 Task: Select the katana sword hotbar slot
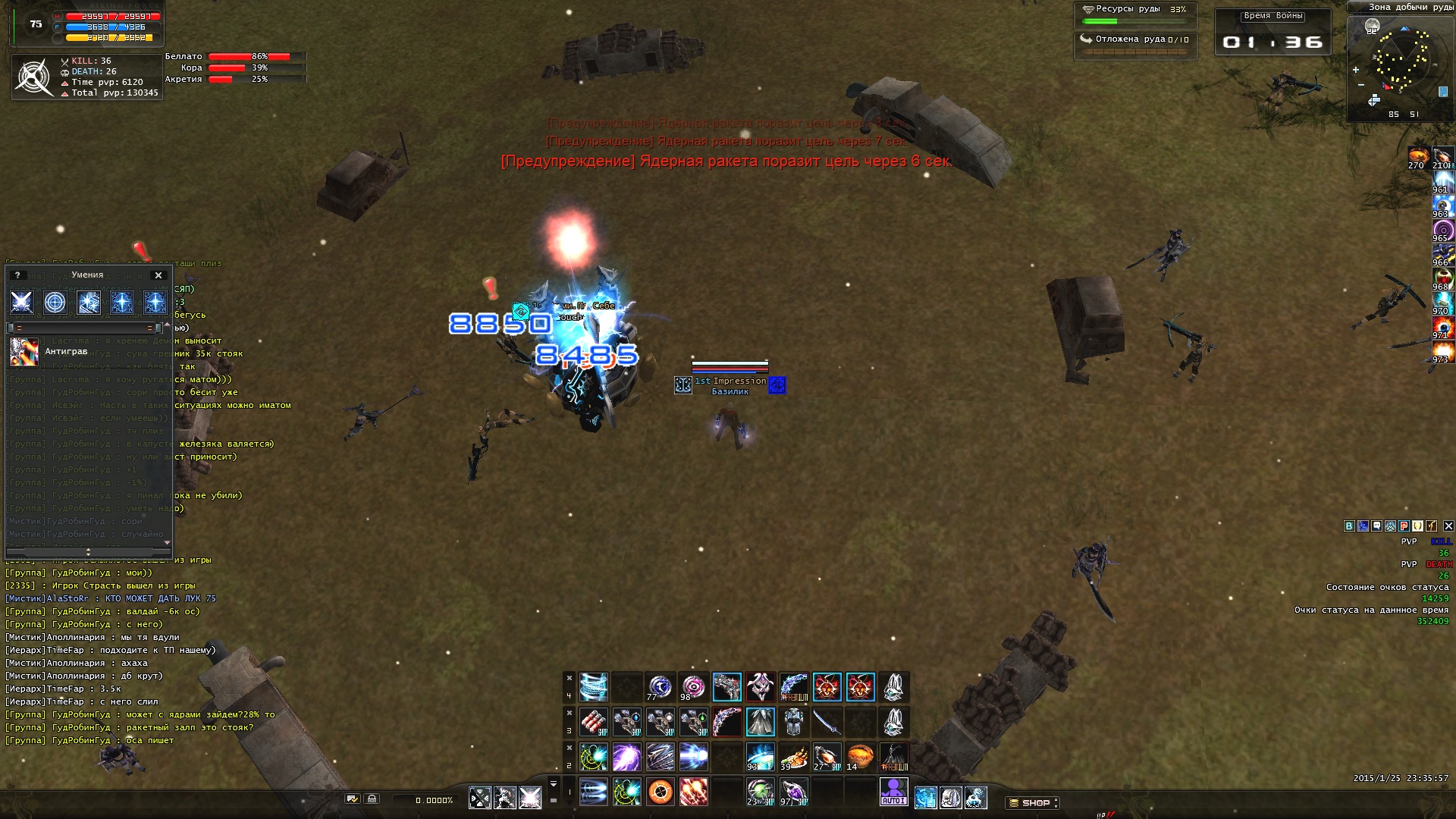click(827, 722)
